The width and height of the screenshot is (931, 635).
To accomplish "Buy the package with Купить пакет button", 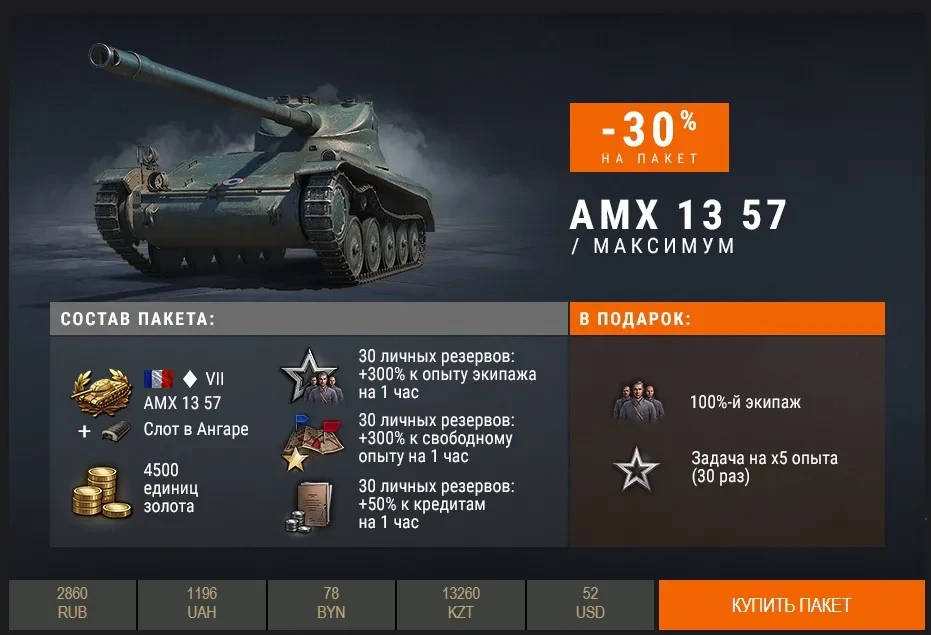I will 790,605.
